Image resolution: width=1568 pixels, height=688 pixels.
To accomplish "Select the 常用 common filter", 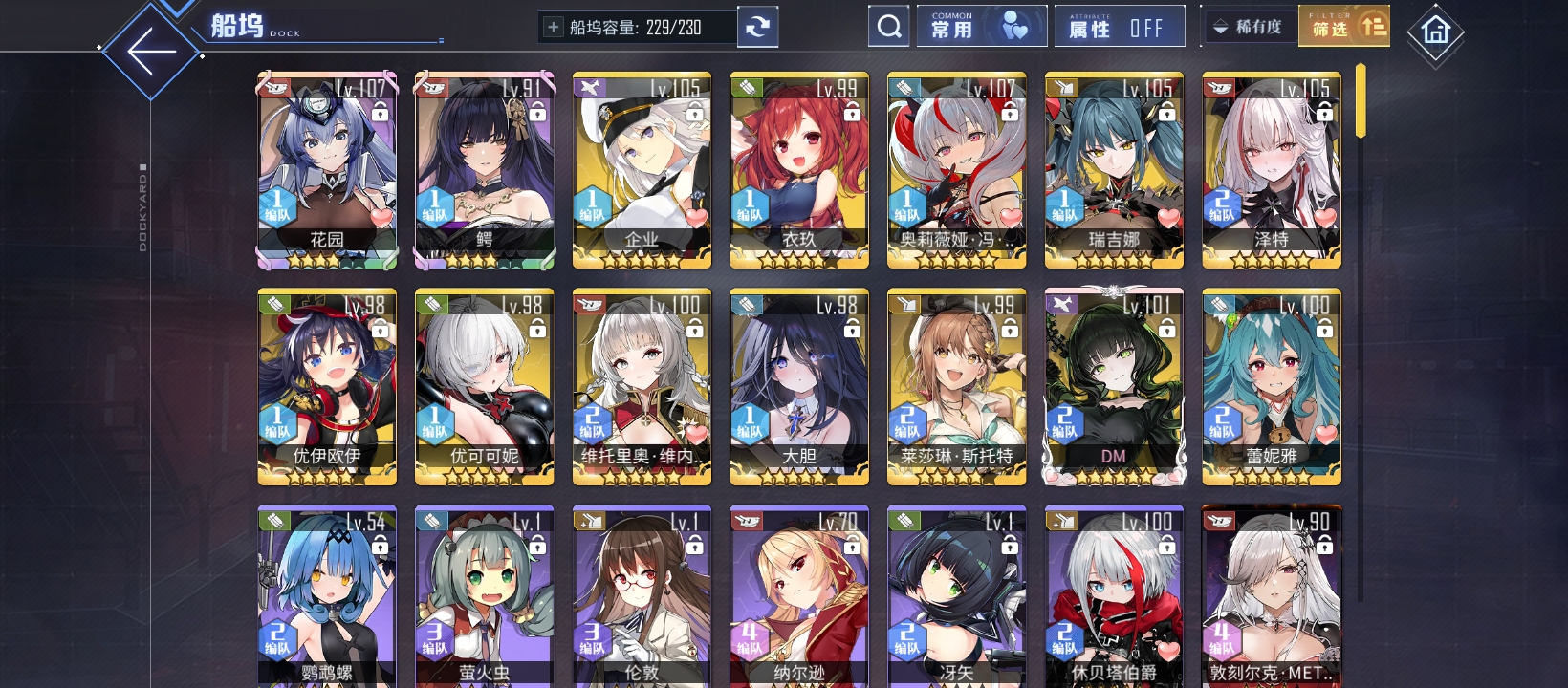I will (980, 27).
